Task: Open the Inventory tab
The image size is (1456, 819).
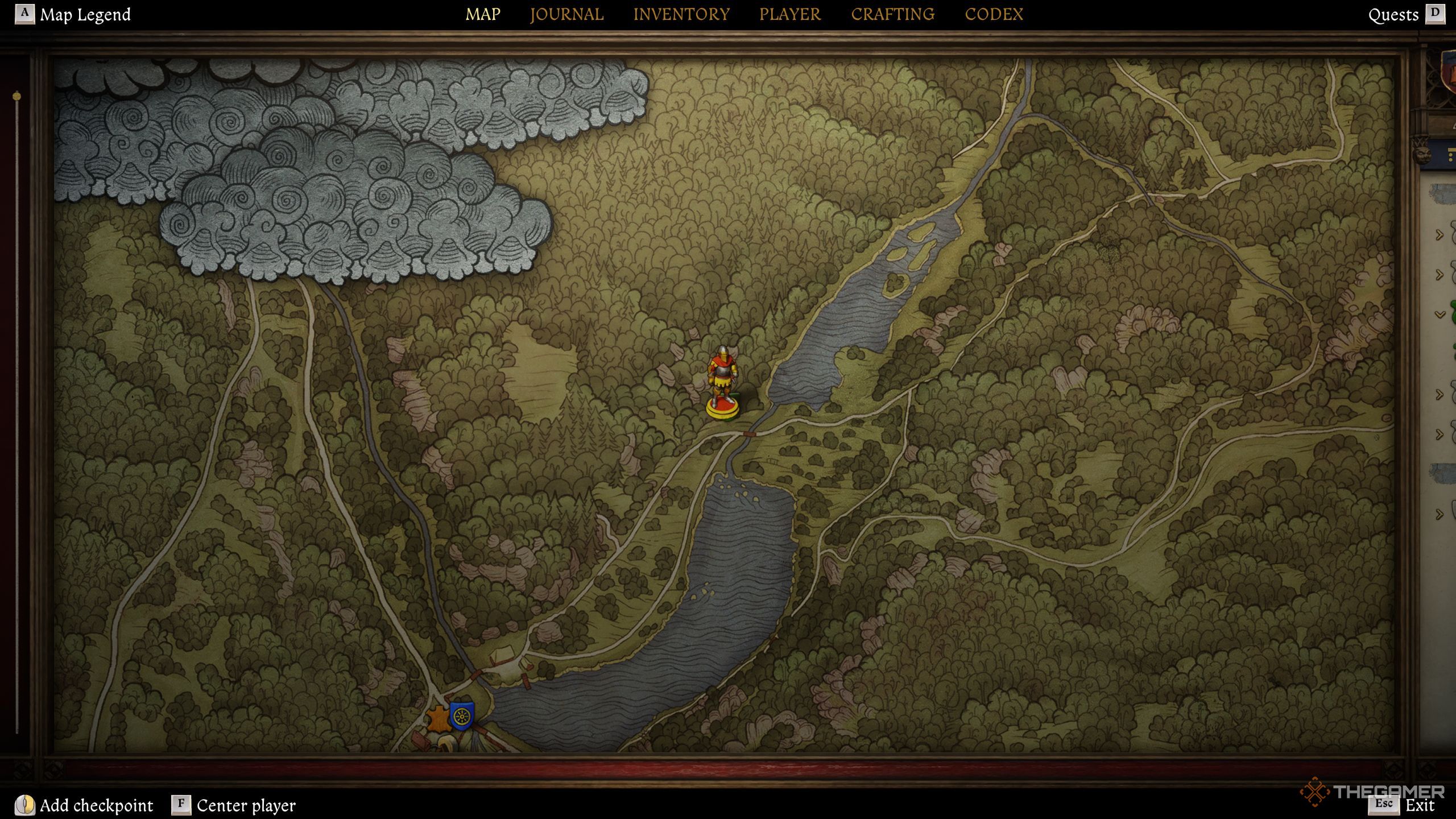Action: pyautogui.click(x=681, y=14)
